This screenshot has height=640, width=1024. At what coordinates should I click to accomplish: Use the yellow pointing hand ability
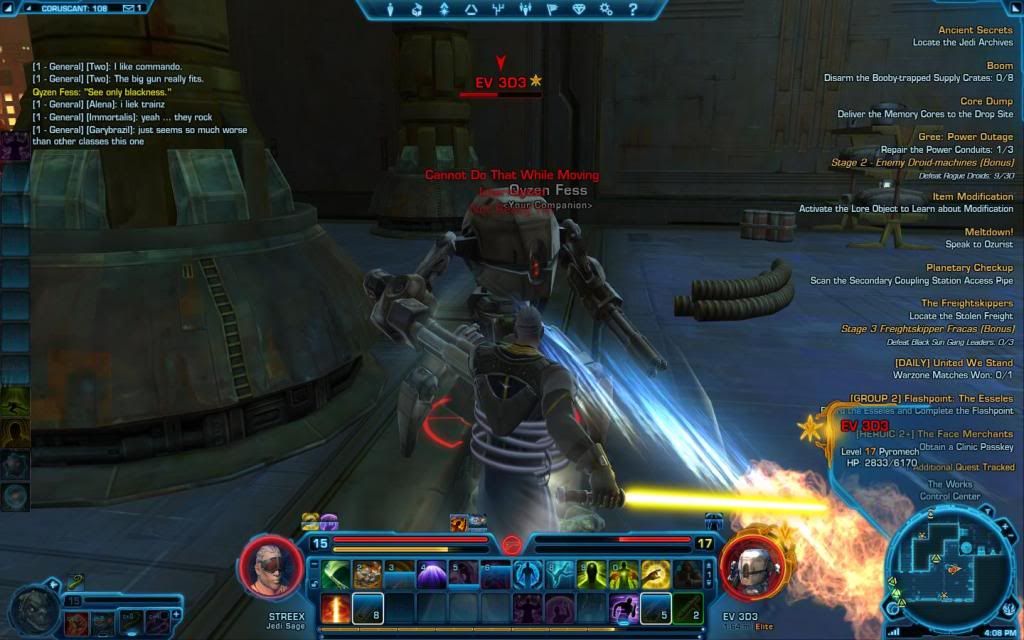656,574
